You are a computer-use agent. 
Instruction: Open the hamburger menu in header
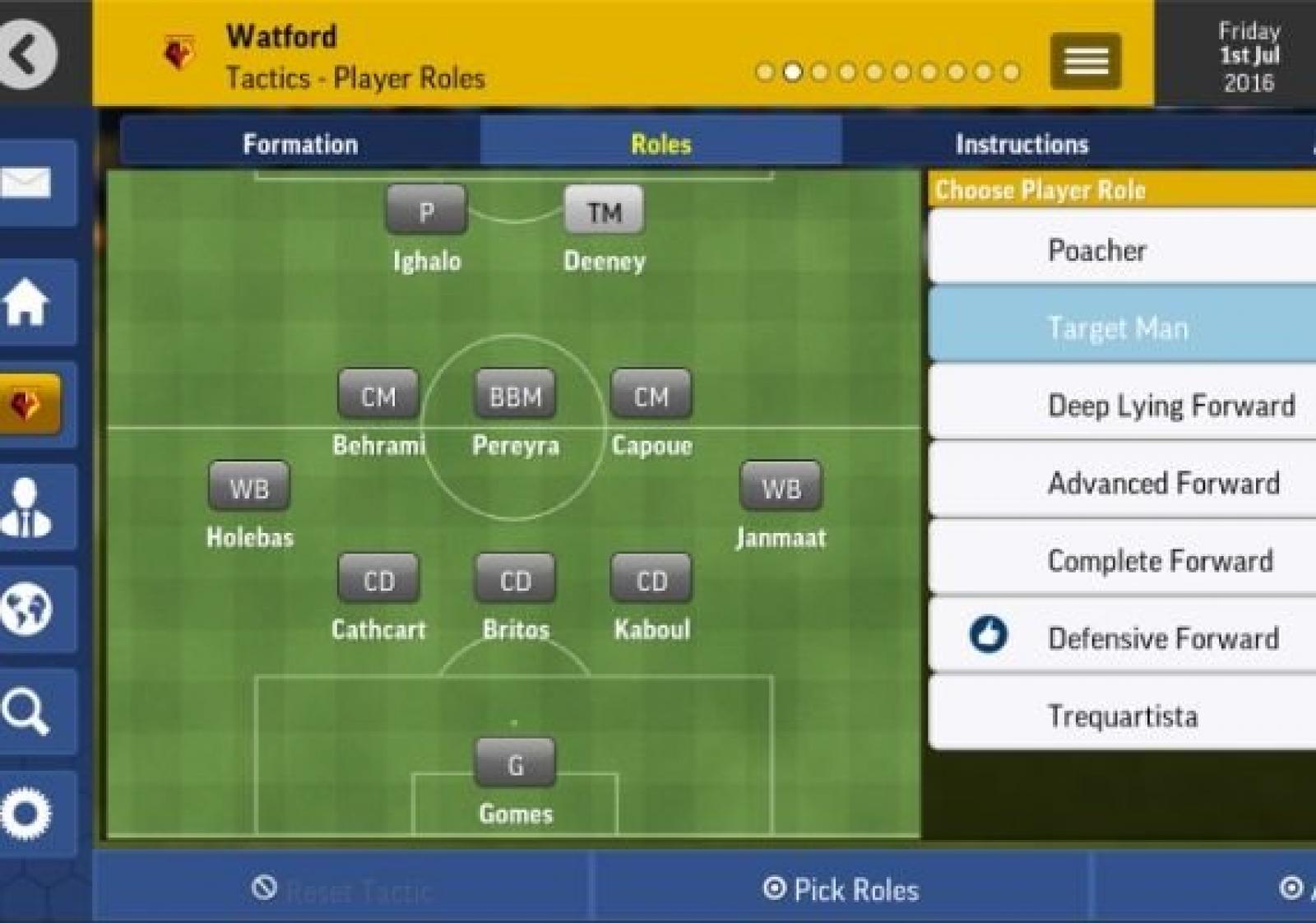(1085, 61)
